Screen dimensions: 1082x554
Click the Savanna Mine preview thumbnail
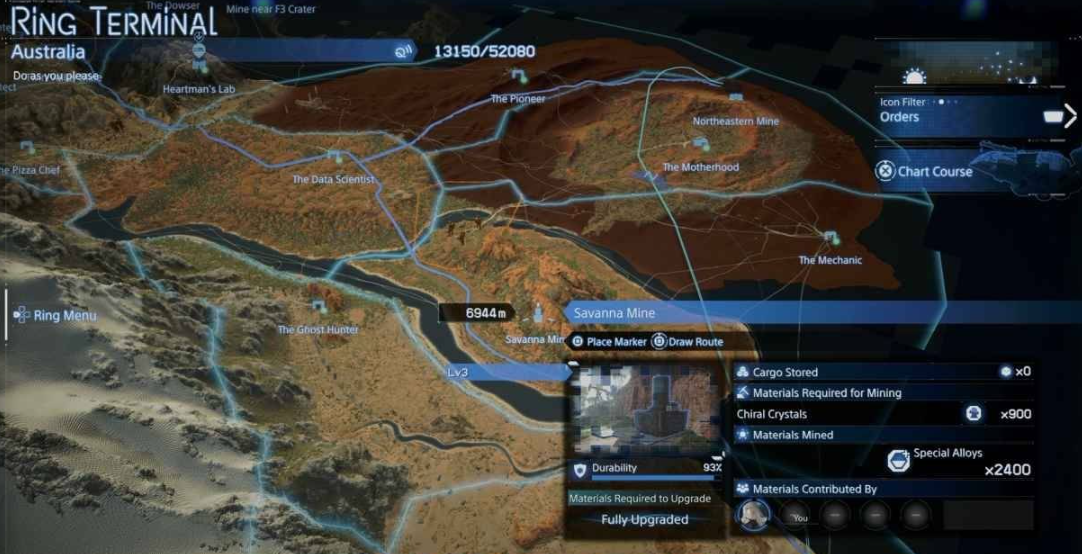(646, 406)
